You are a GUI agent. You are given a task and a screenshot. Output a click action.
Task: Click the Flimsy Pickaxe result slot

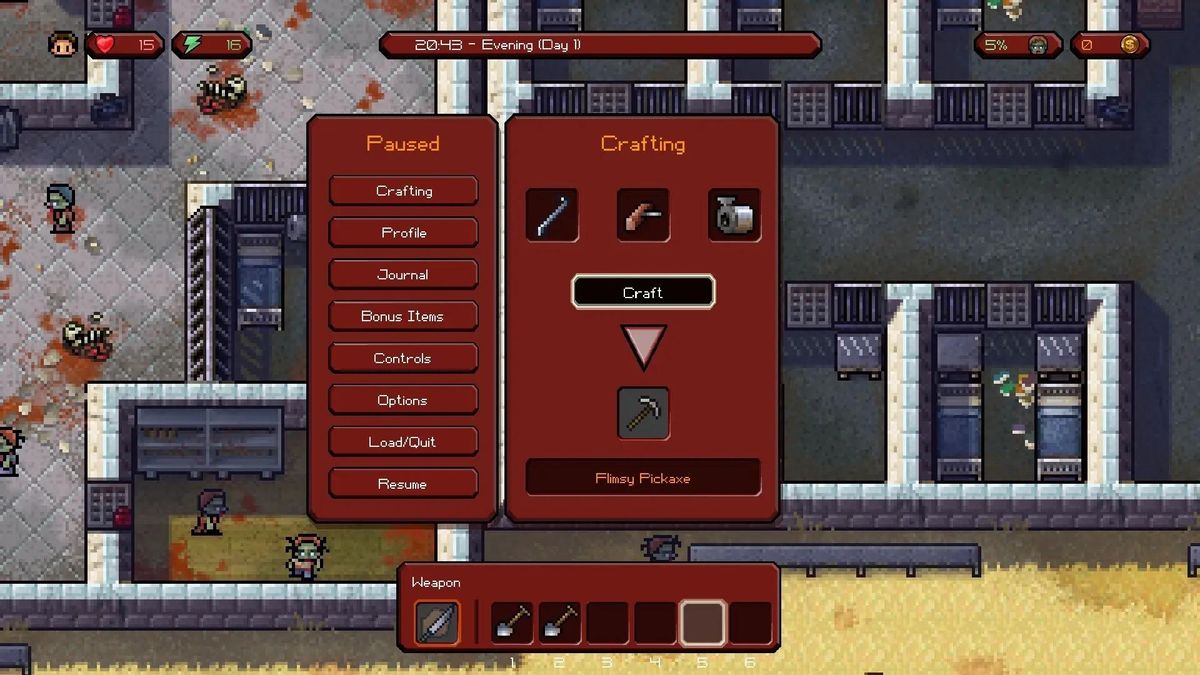(x=643, y=413)
